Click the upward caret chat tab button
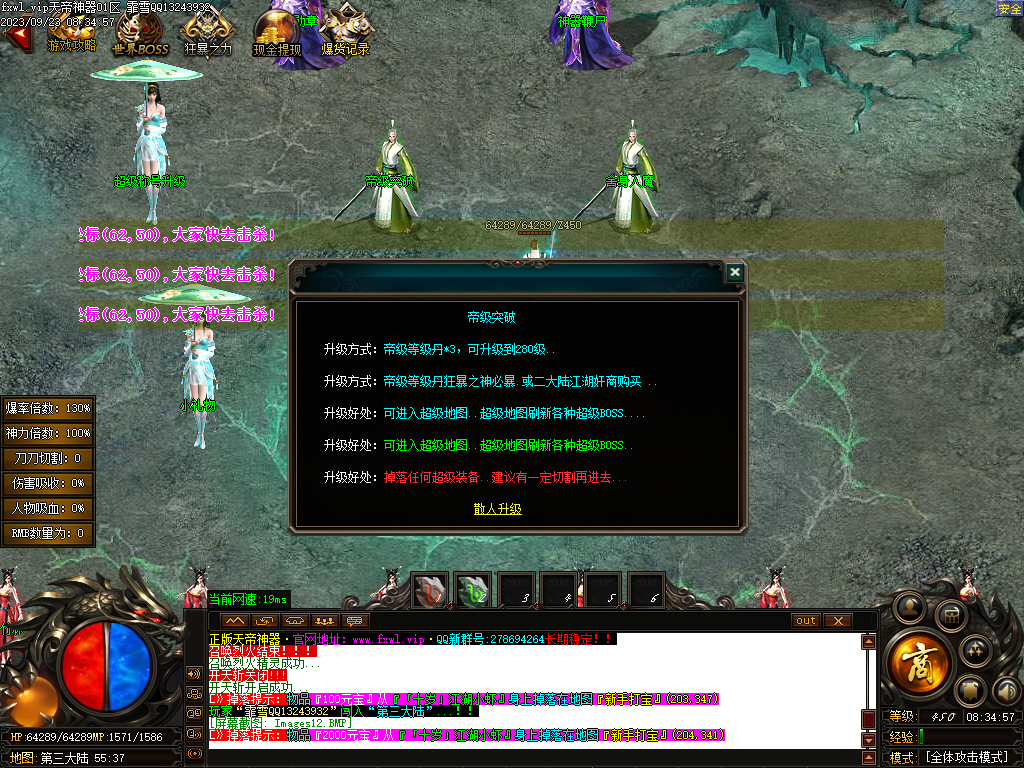 (234, 621)
